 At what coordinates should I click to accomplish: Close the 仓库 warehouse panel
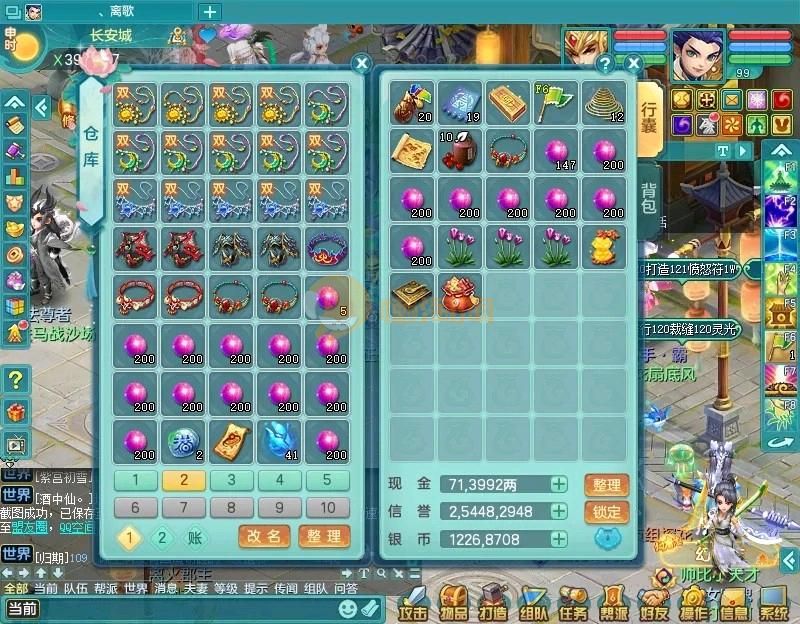coord(362,64)
